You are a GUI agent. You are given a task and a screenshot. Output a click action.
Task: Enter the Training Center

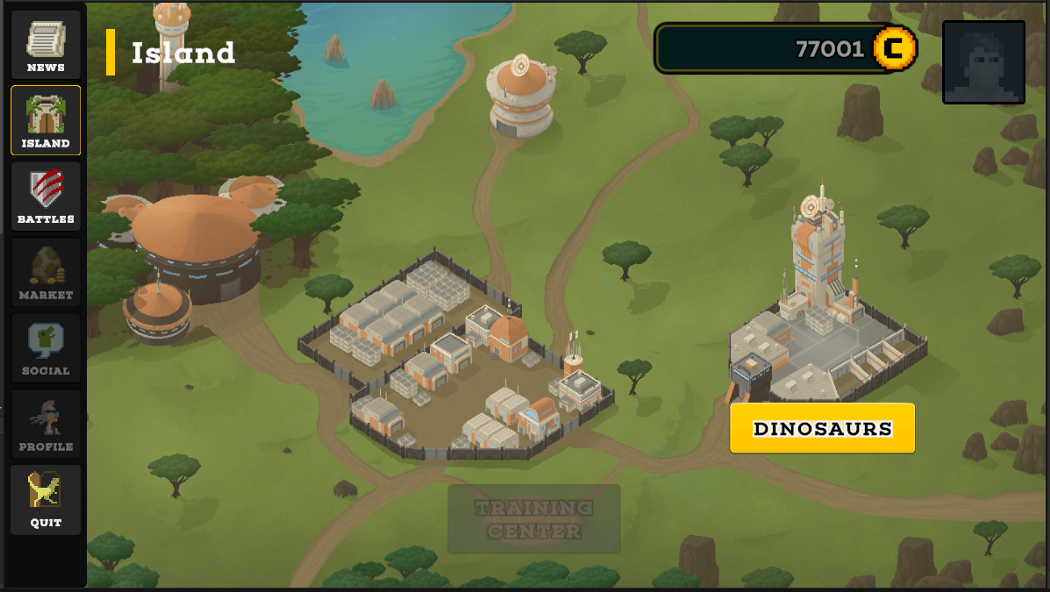[x=534, y=519]
